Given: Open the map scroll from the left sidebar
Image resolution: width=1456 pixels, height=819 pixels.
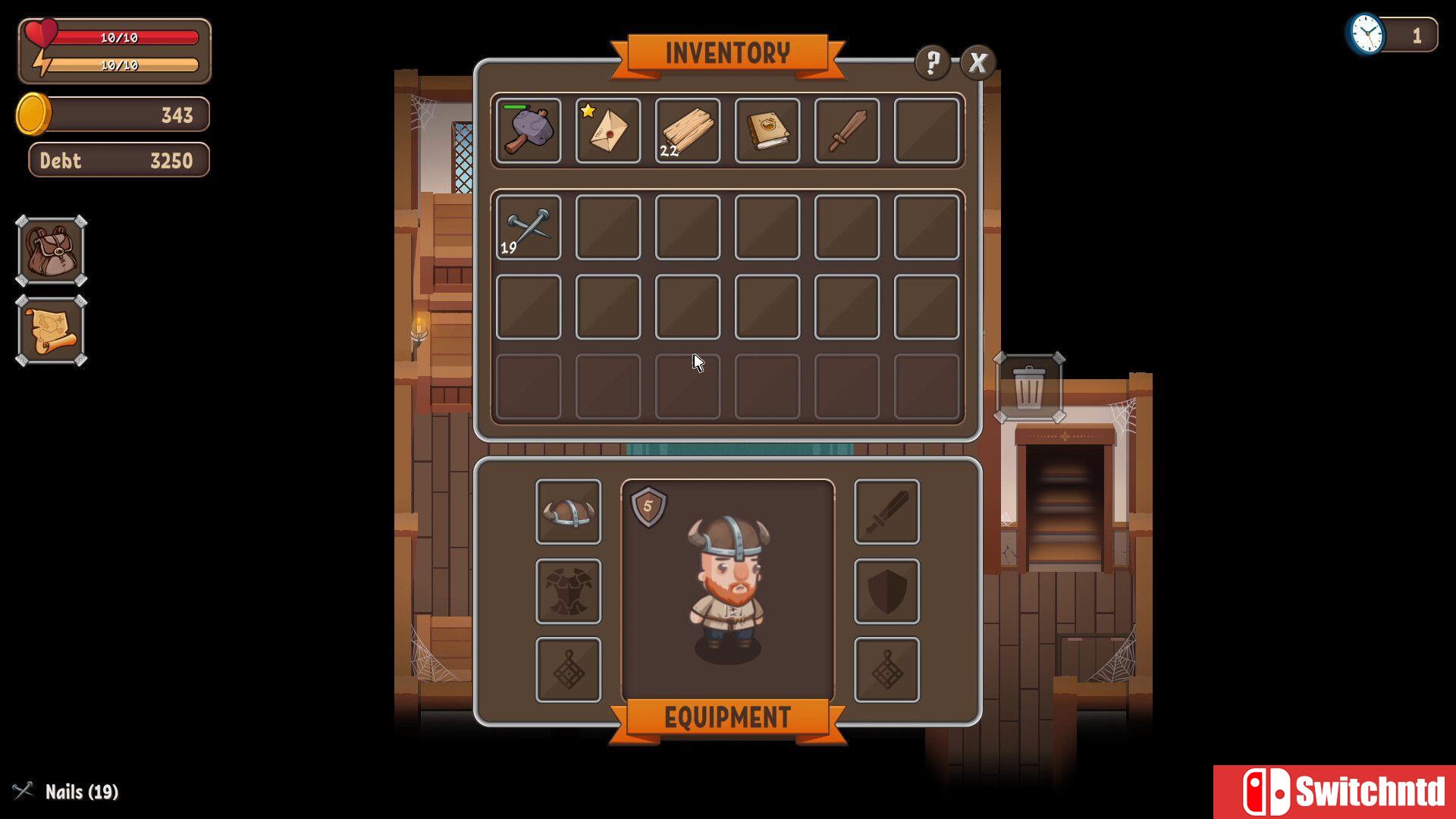Looking at the screenshot, I should point(50,330).
